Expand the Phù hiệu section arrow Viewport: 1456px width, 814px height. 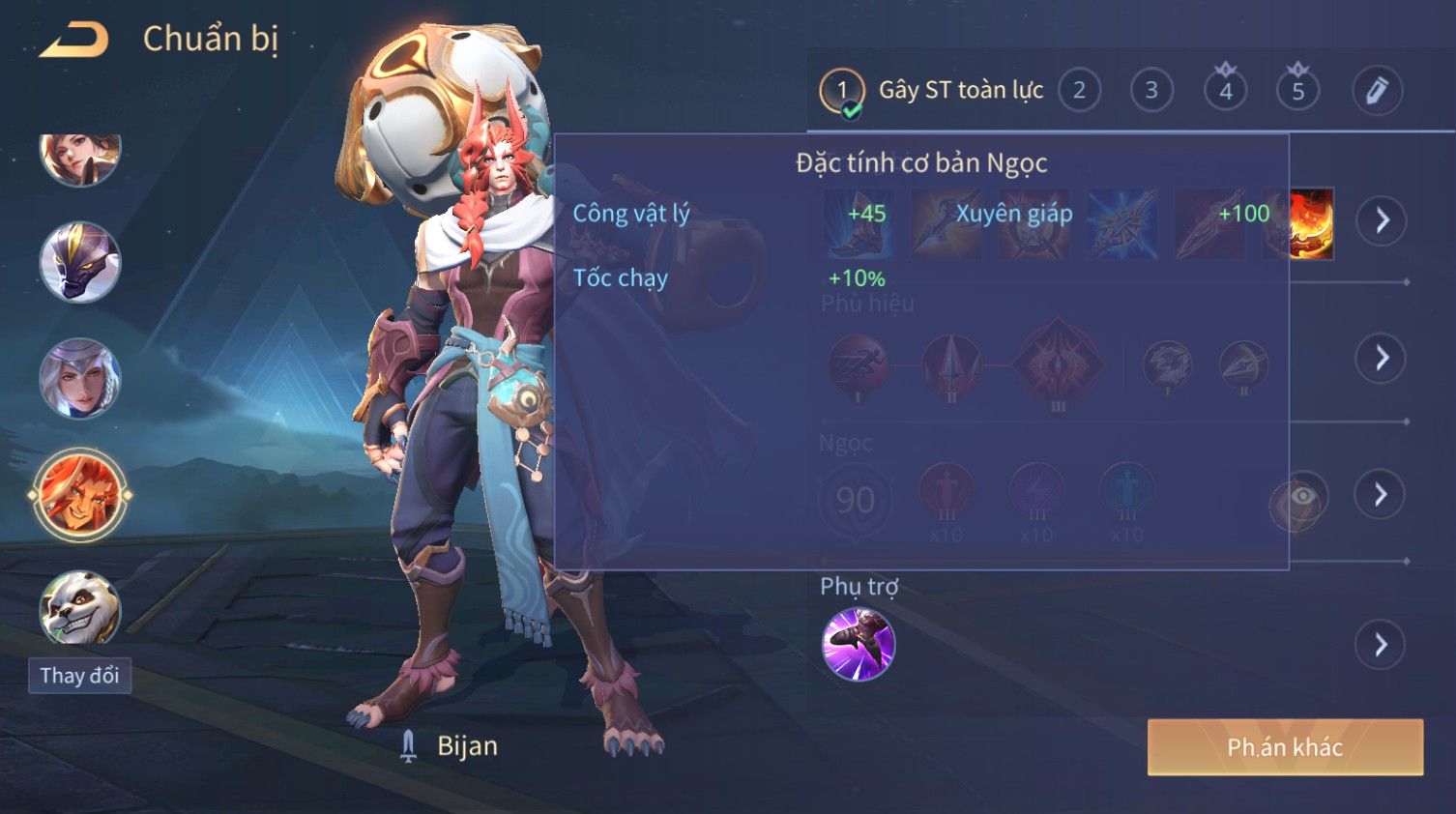click(x=1381, y=359)
